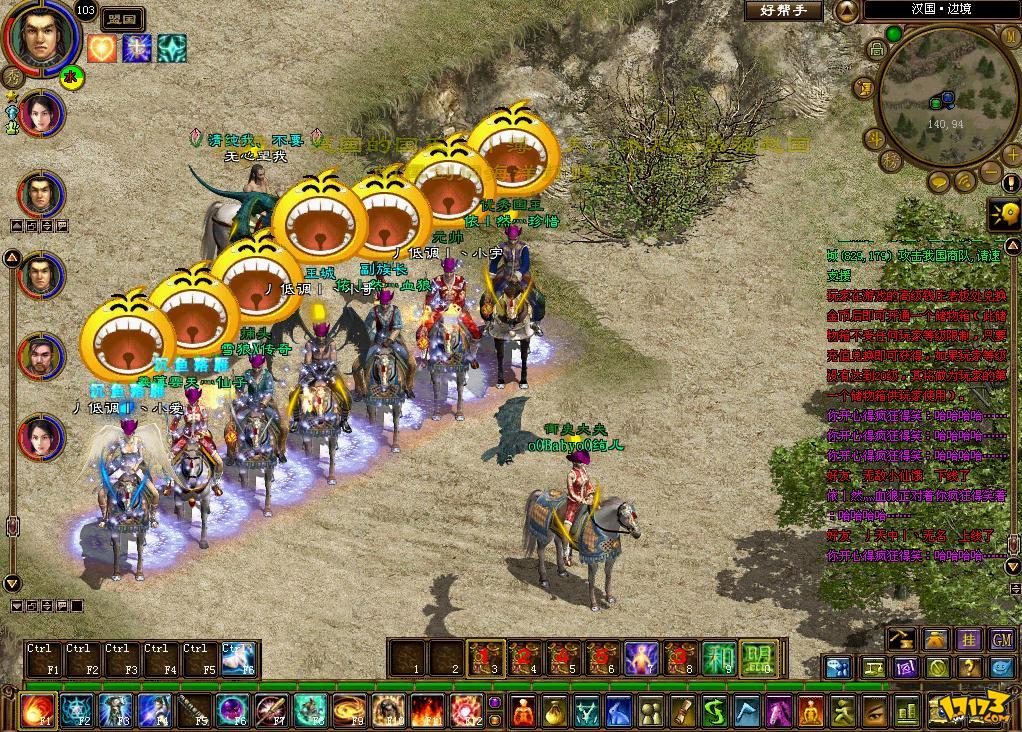Activate the fireball skill in slot F1
The height and width of the screenshot is (732, 1022).
(38, 711)
